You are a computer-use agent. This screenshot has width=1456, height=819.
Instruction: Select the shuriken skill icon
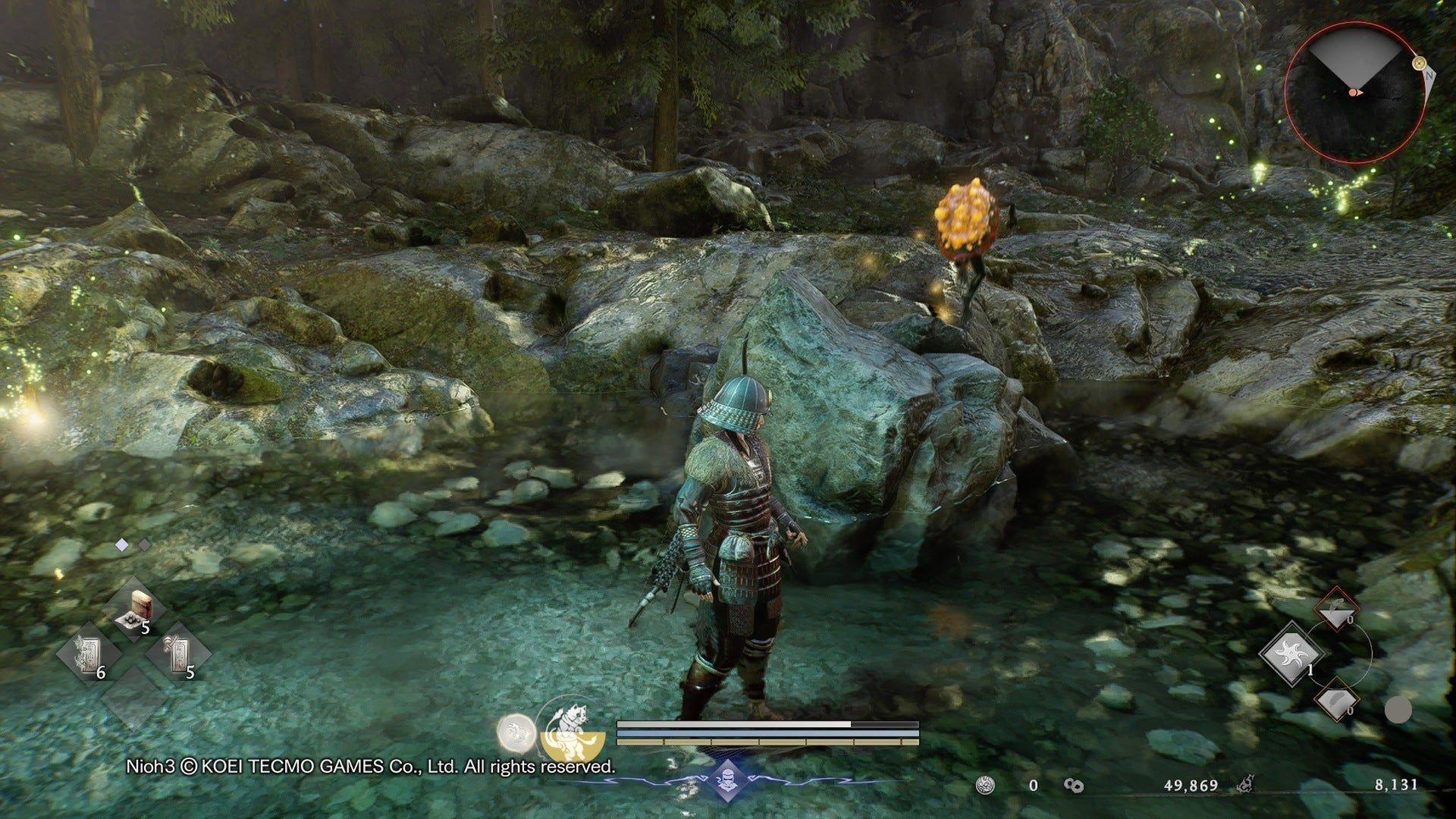pyautogui.click(x=1291, y=653)
